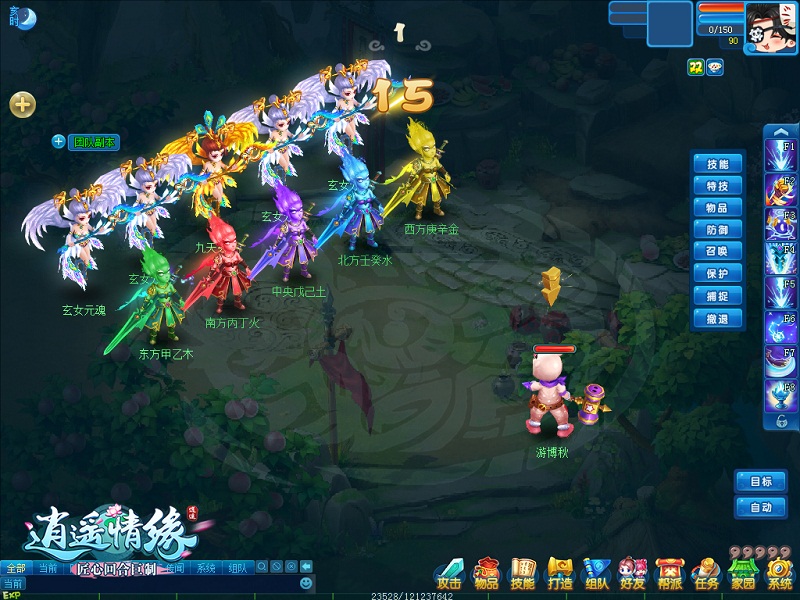Open the chat emoji smiley picker
Image resolution: width=800 pixels, height=600 pixels.
[x=306, y=583]
